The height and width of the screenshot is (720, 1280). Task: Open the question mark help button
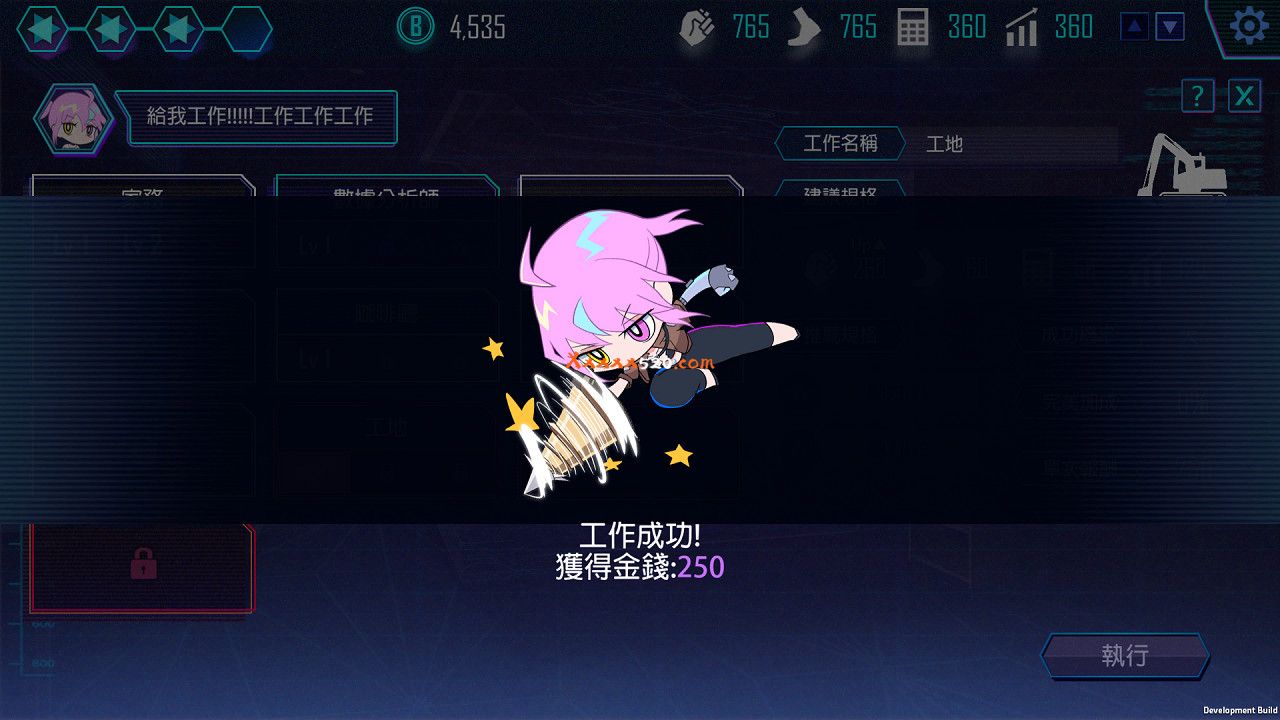(1196, 97)
